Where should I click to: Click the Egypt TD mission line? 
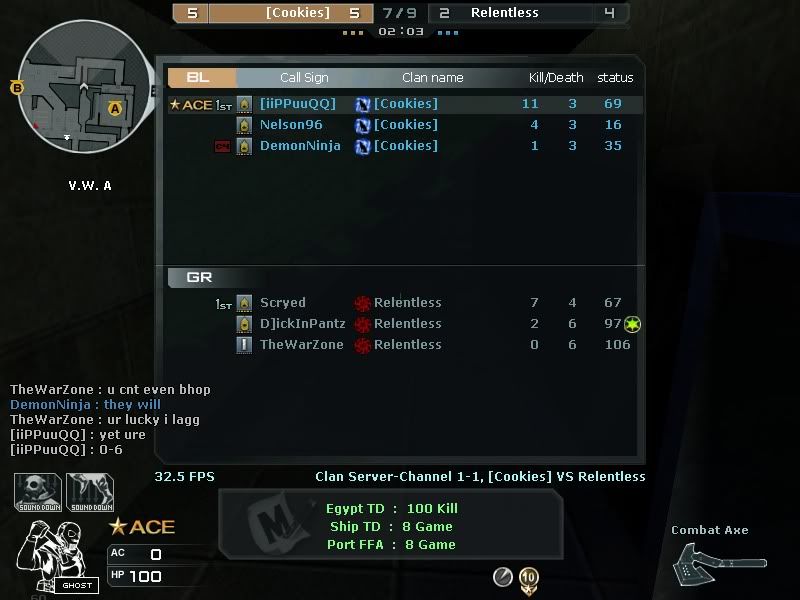391,509
